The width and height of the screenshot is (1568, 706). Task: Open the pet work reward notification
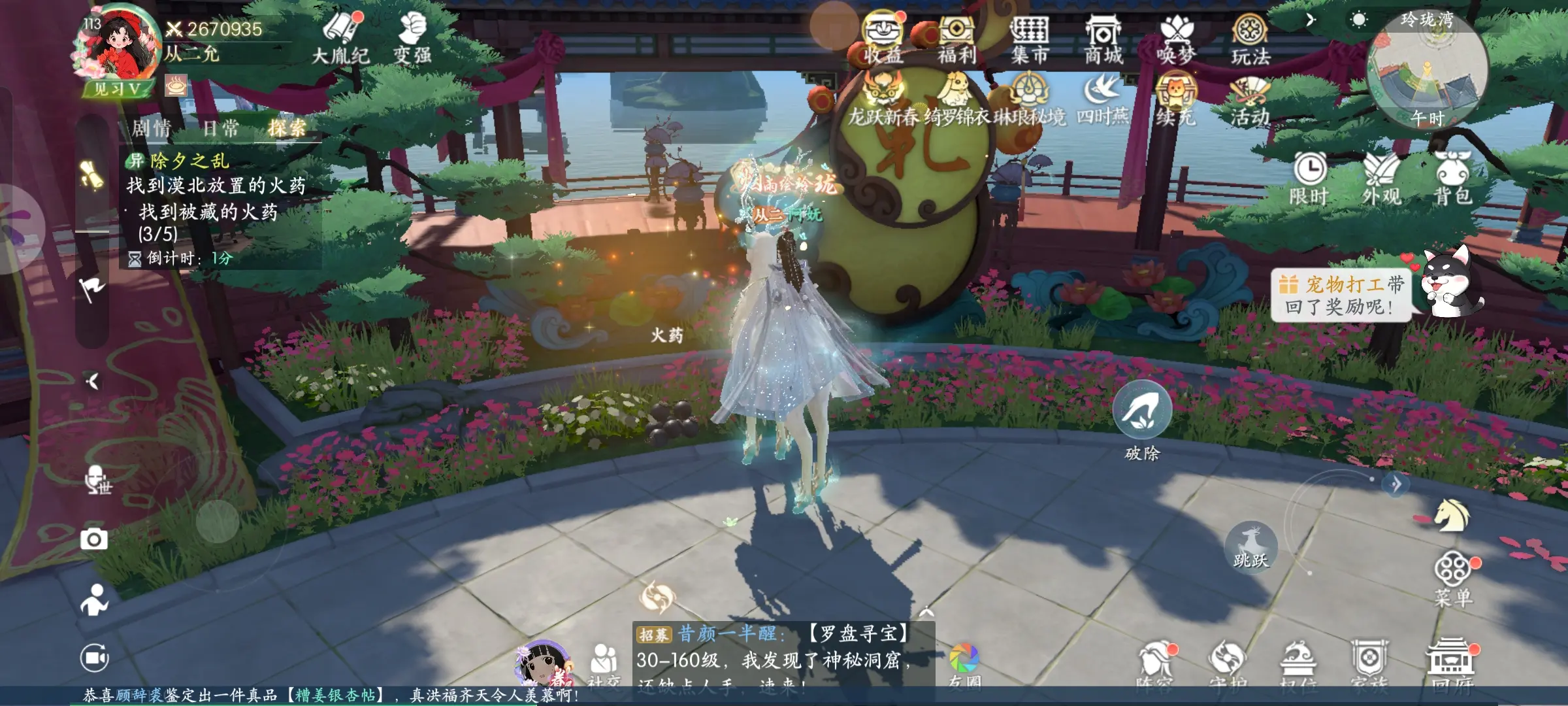click(x=1342, y=295)
